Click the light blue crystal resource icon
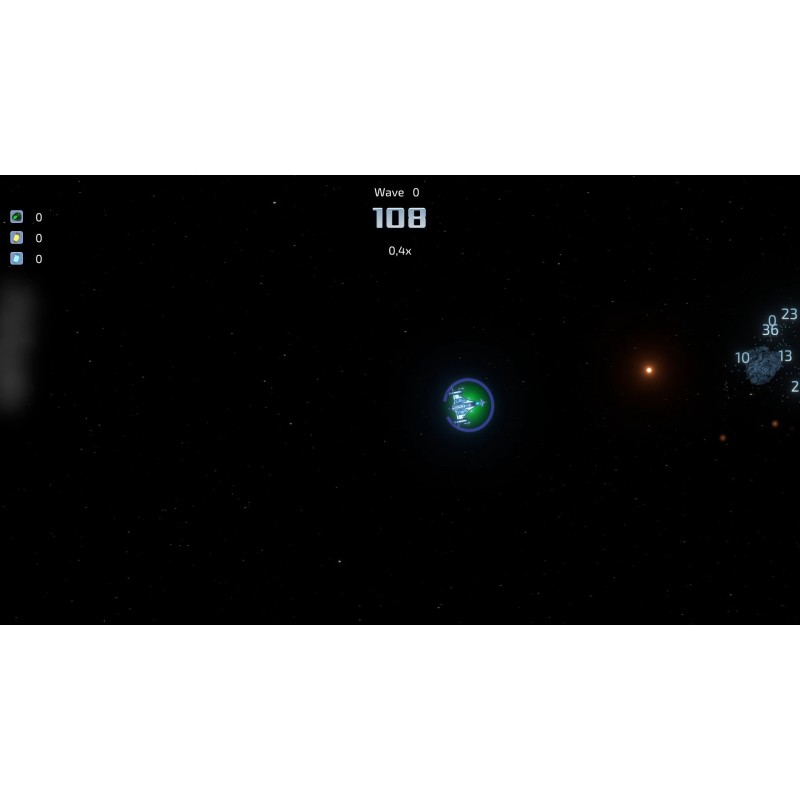This screenshot has height=800, width=800. tap(17, 259)
